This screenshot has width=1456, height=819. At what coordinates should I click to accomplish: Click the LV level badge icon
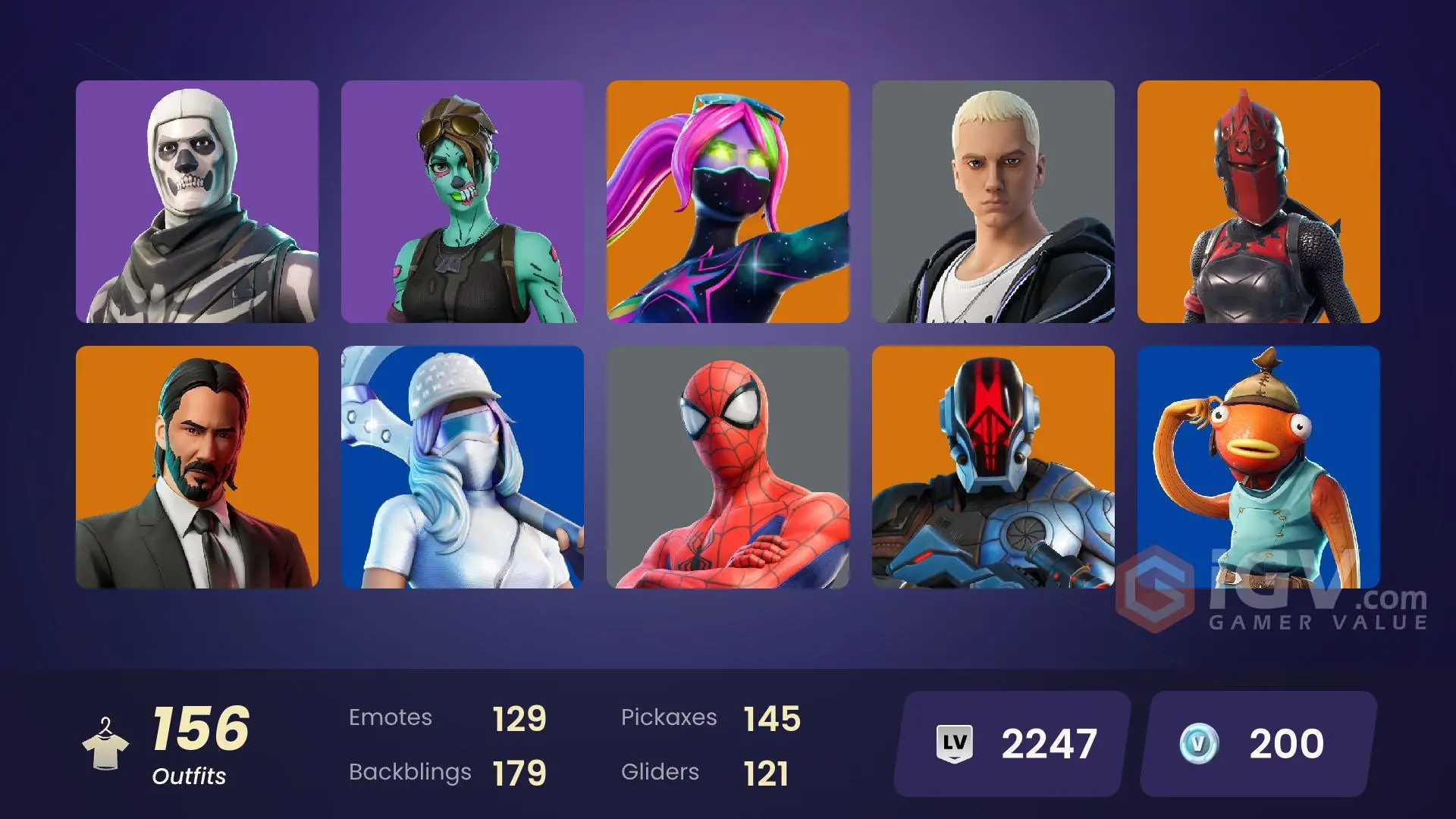(954, 742)
